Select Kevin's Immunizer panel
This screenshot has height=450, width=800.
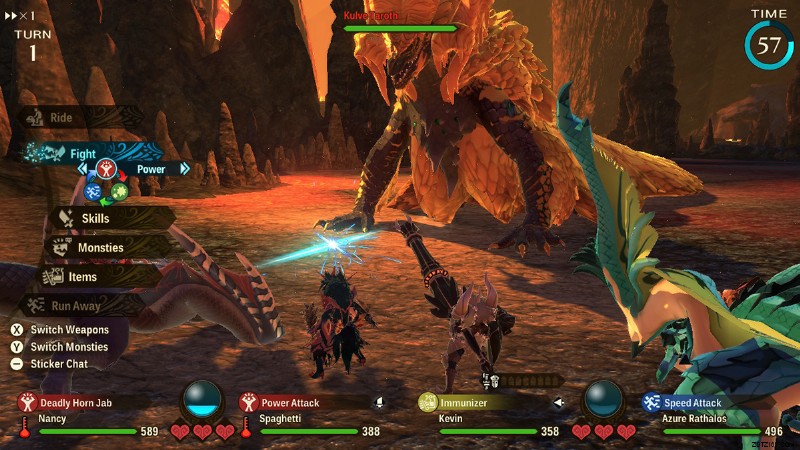click(470, 403)
